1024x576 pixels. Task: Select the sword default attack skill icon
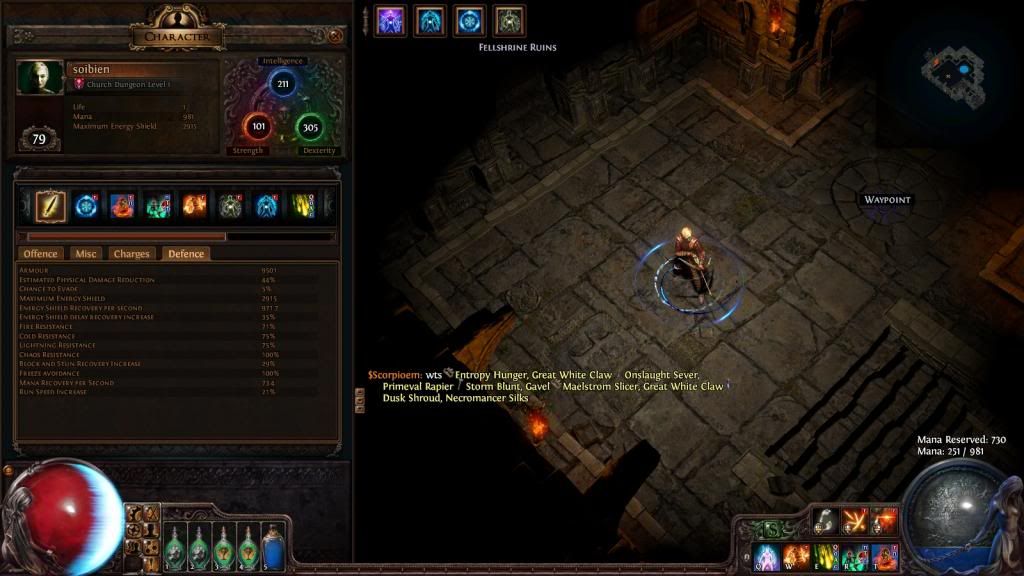point(52,205)
